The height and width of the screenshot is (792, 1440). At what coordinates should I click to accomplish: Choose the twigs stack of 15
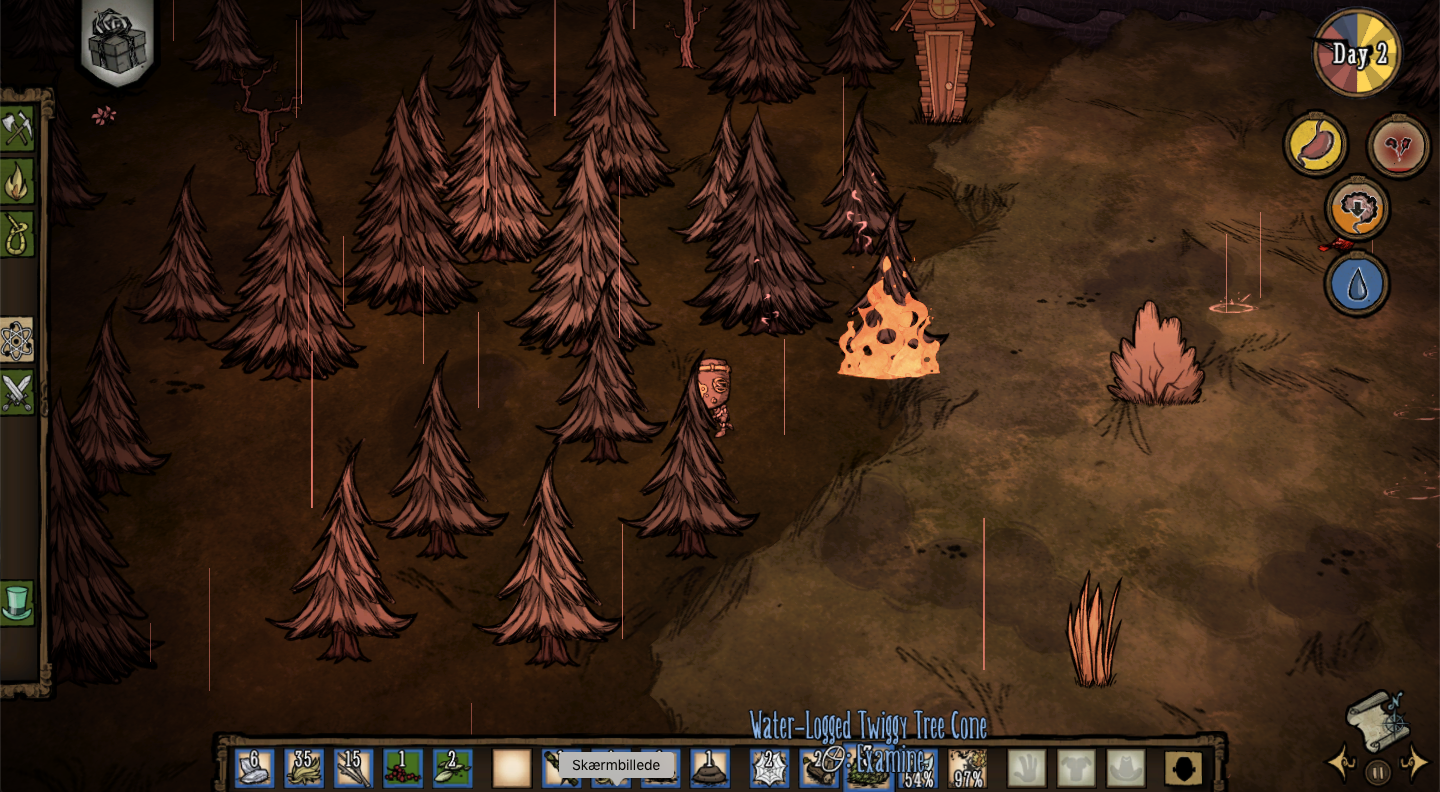(x=353, y=768)
